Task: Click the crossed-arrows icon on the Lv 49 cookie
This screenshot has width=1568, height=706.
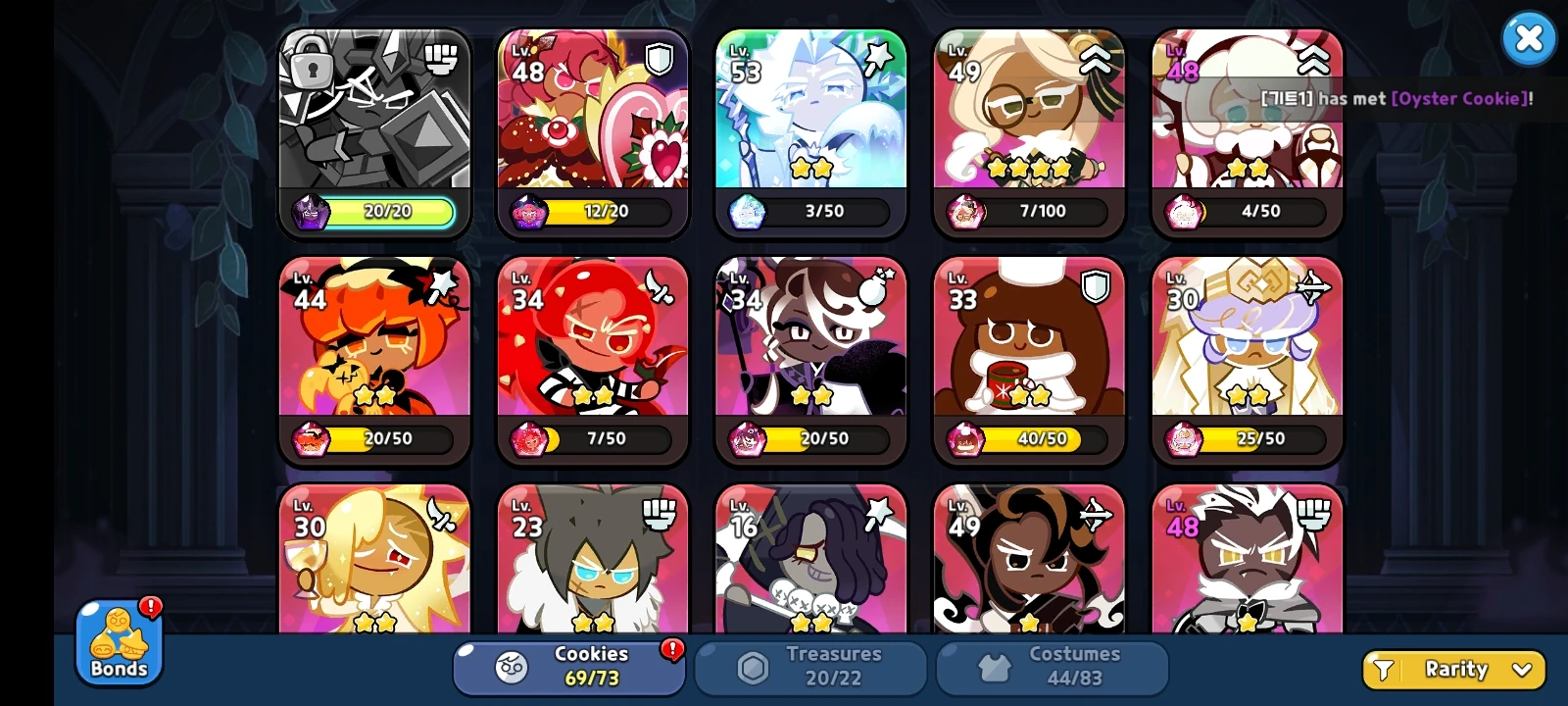Action: click(1099, 514)
